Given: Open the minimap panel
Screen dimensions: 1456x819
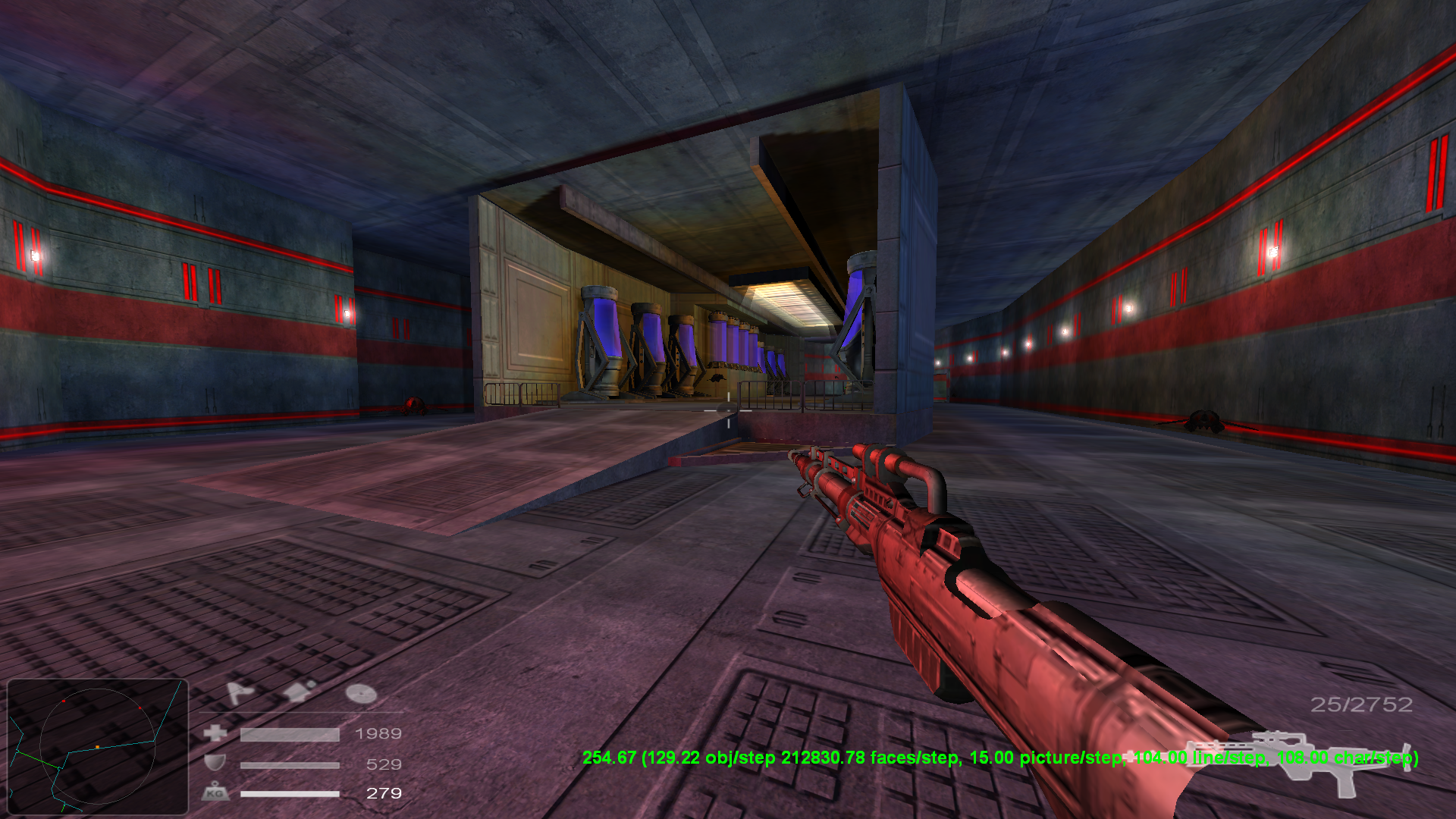Looking at the screenshot, I should pyautogui.click(x=99, y=747).
